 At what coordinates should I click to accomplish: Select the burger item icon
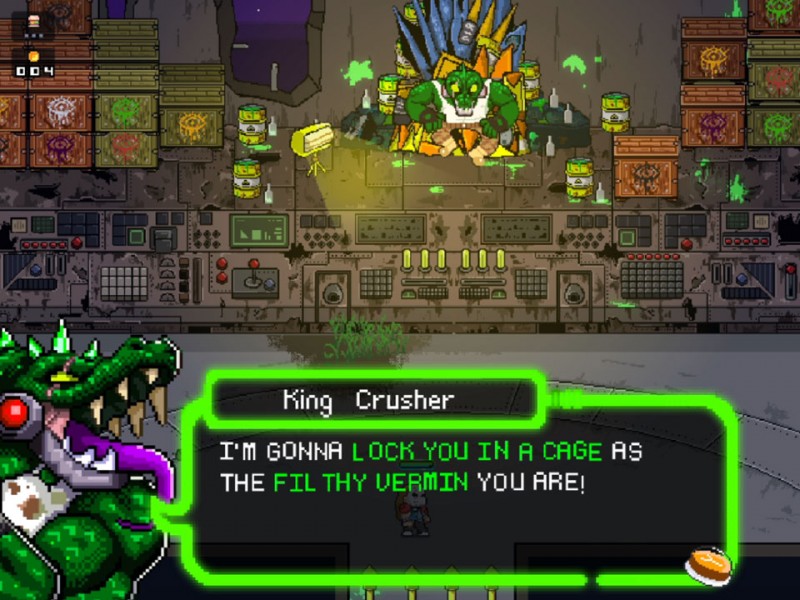pos(35,20)
